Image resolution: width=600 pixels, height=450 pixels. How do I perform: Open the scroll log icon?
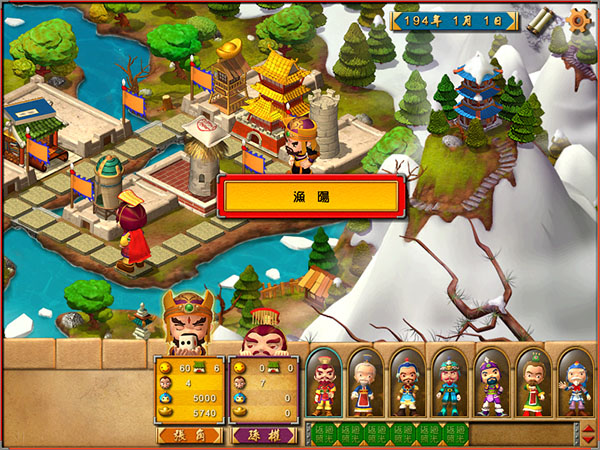click(542, 20)
